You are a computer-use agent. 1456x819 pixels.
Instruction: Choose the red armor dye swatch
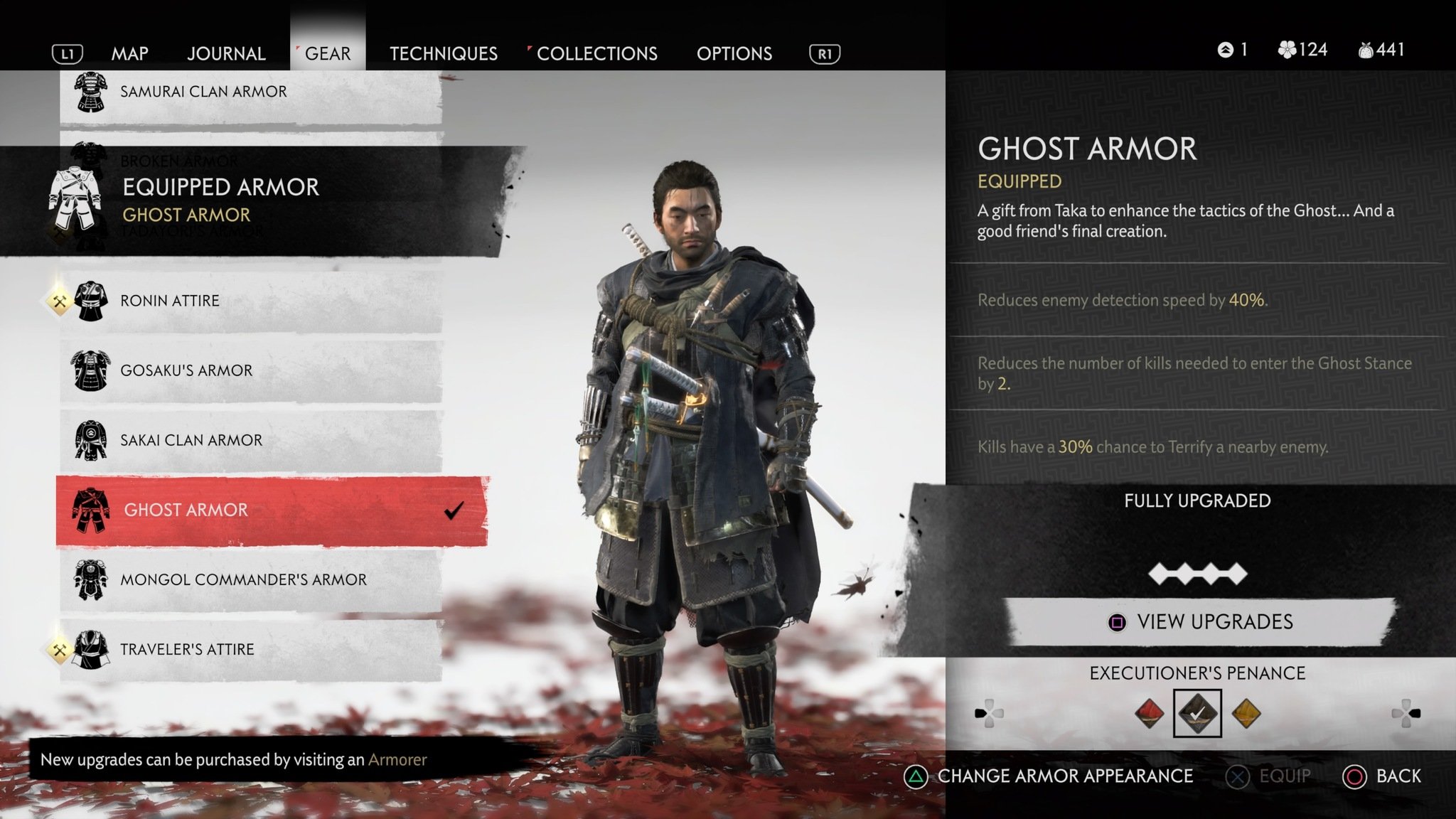1150,713
